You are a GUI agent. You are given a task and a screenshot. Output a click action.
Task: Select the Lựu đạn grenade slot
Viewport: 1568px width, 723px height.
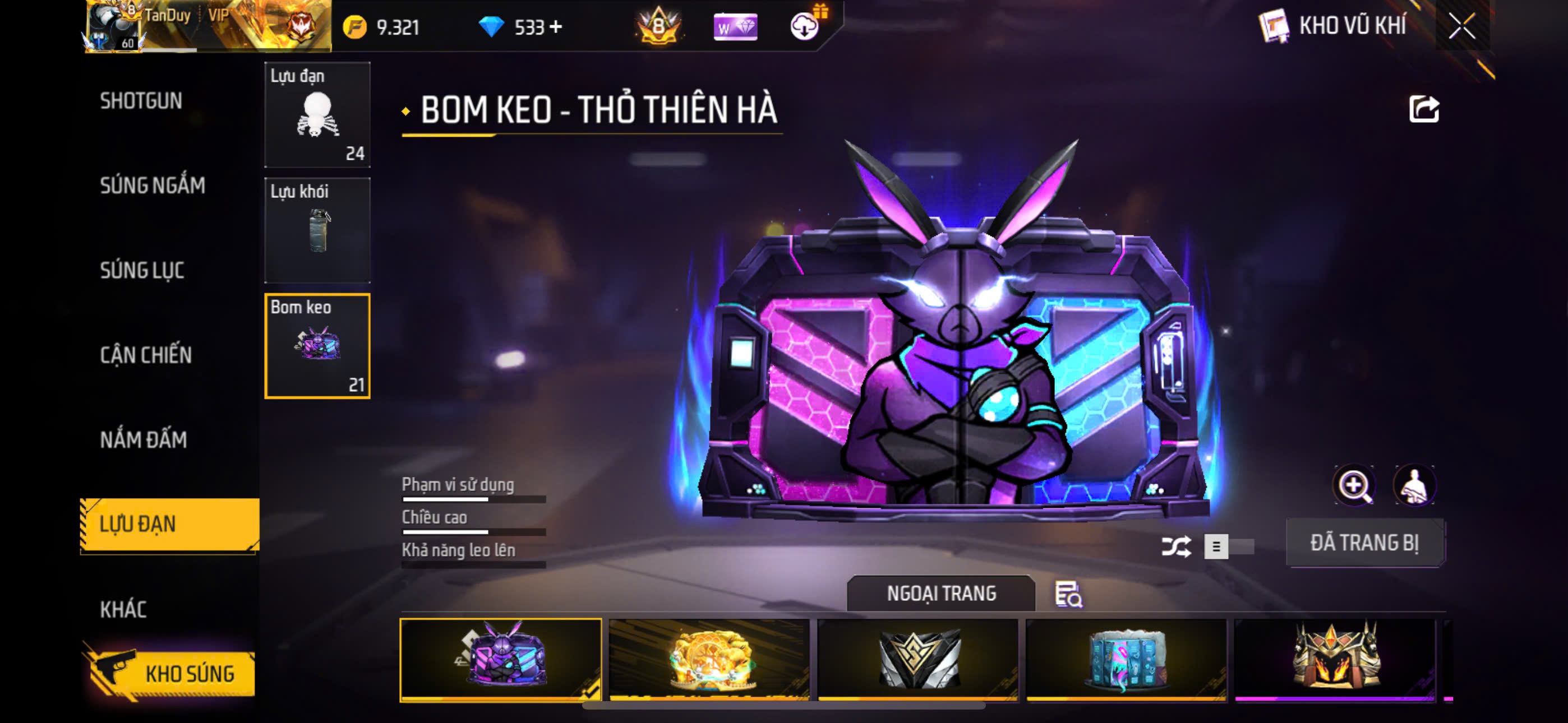tap(317, 114)
